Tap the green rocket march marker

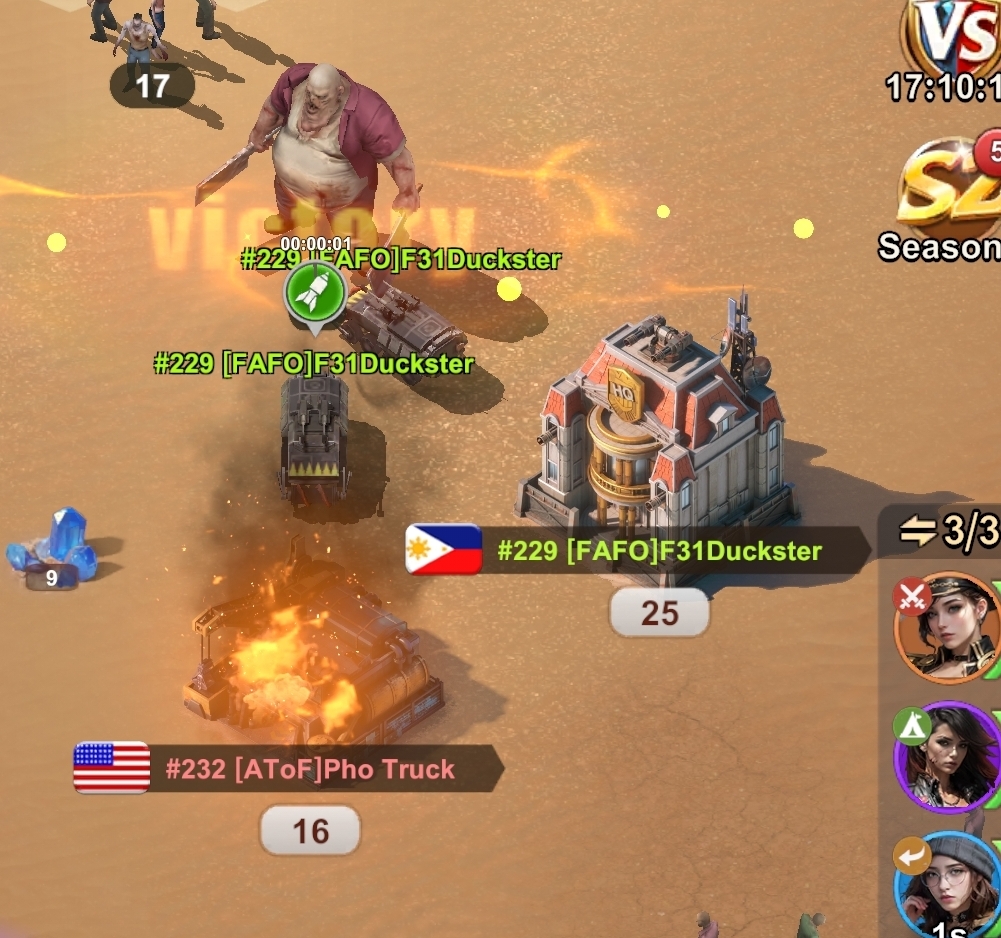coord(316,295)
